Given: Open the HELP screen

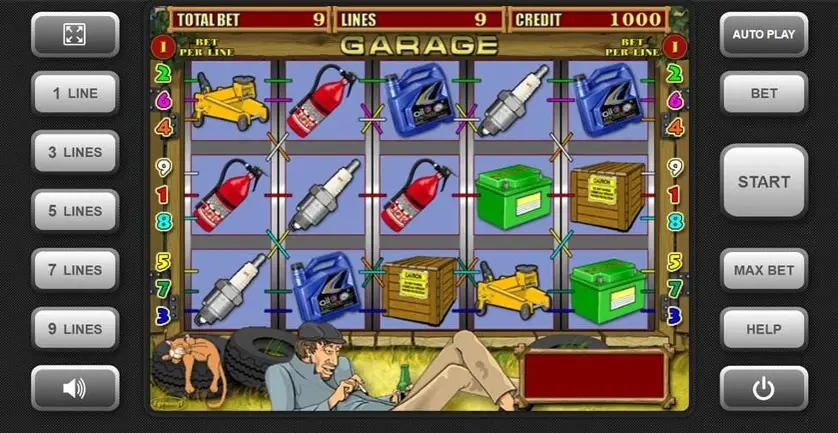Looking at the screenshot, I should 763,329.
